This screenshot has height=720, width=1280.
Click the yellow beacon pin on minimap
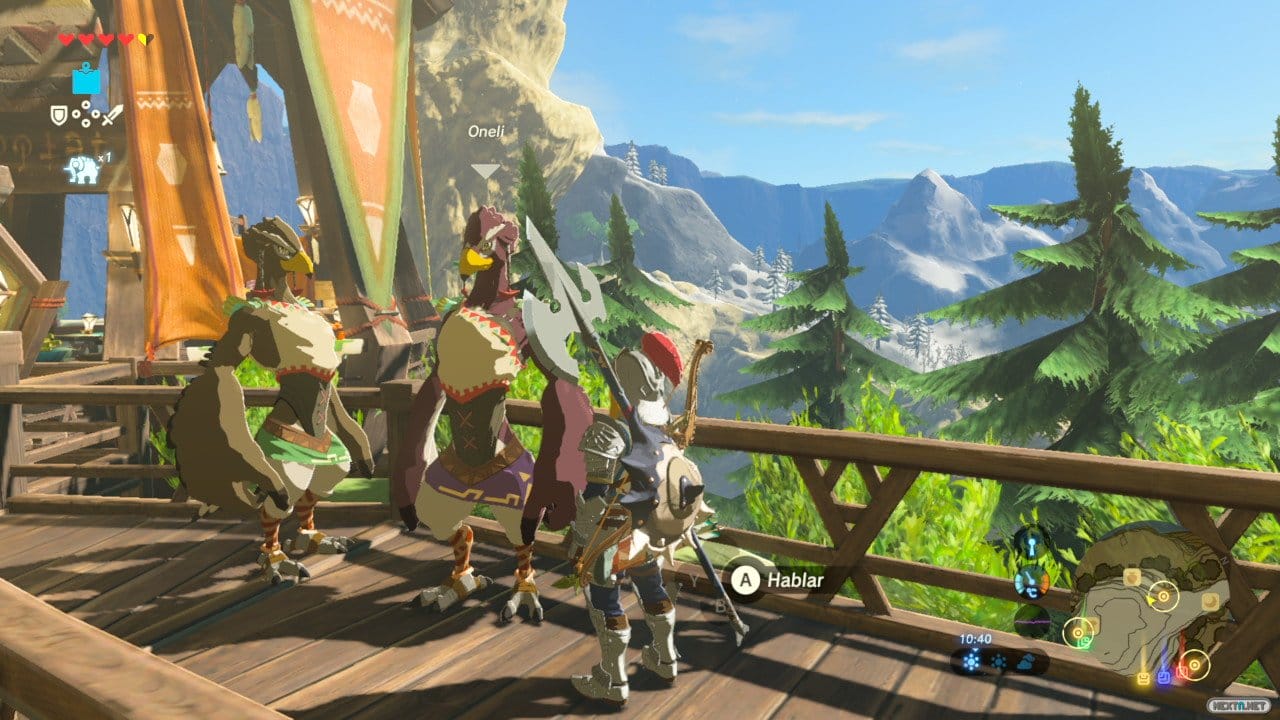coord(1143,678)
